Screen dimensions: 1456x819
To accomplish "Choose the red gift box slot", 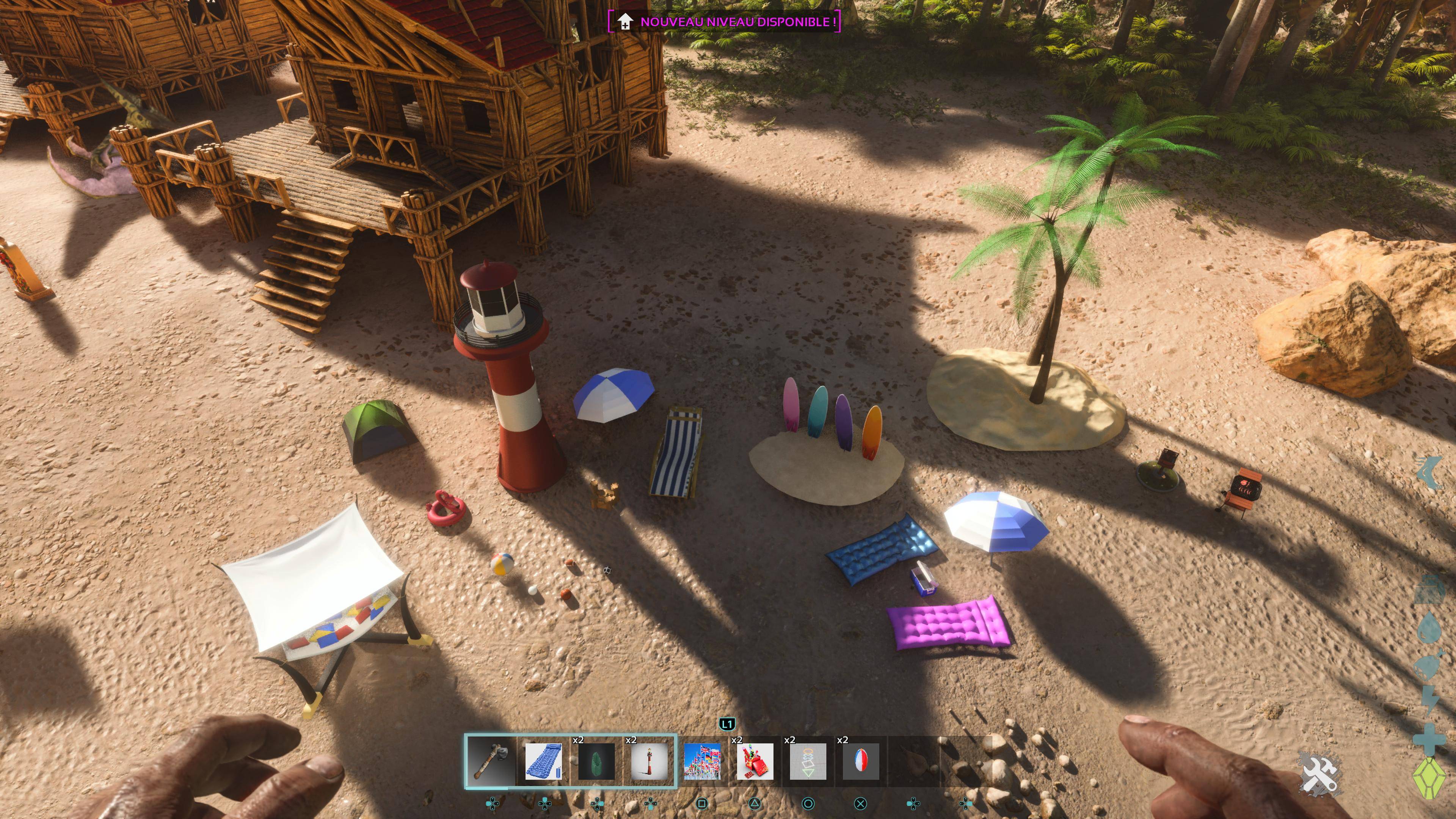I will 755,761.
